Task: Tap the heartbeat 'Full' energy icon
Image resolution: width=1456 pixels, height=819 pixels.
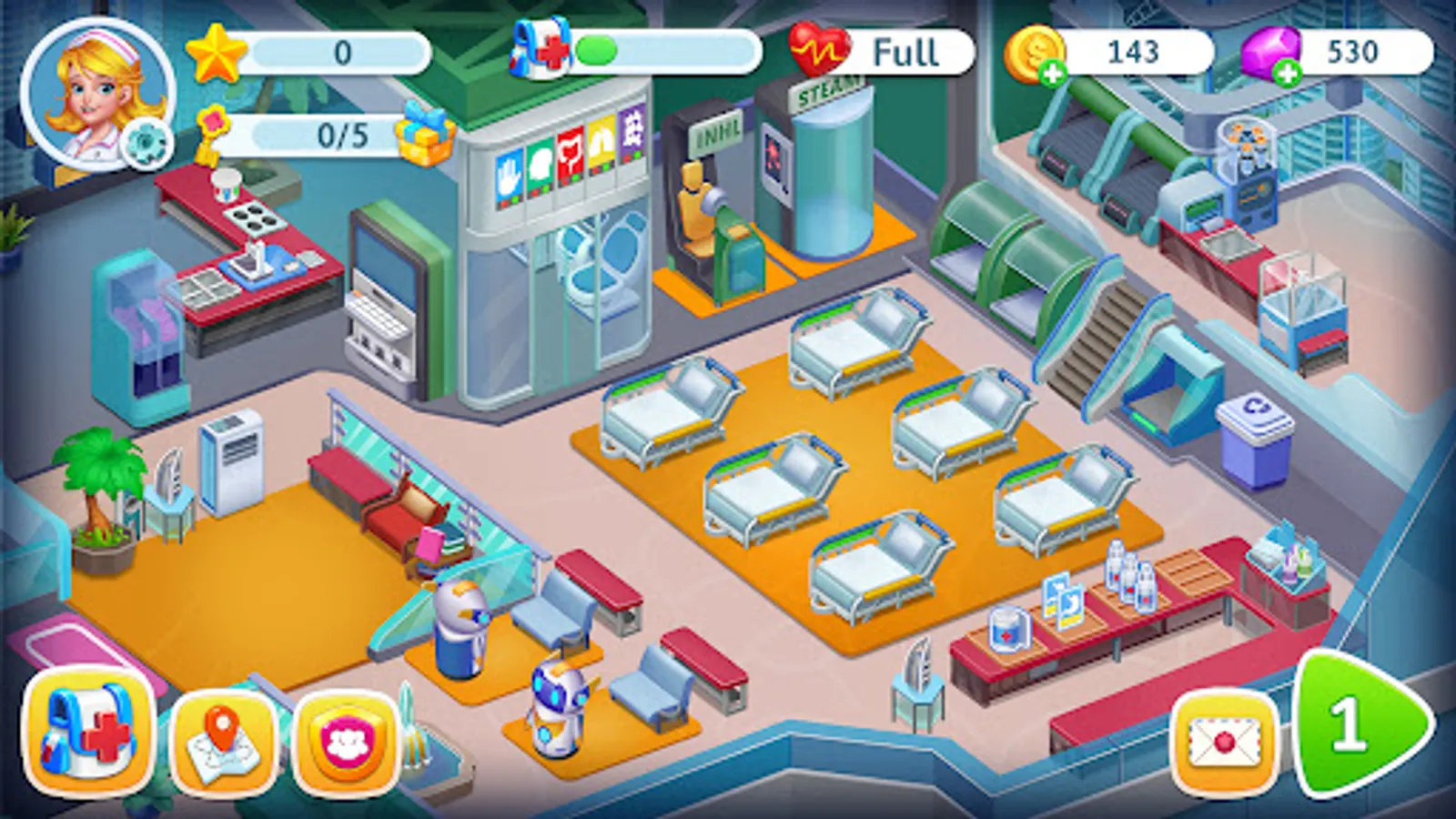Action: point(819,47)
